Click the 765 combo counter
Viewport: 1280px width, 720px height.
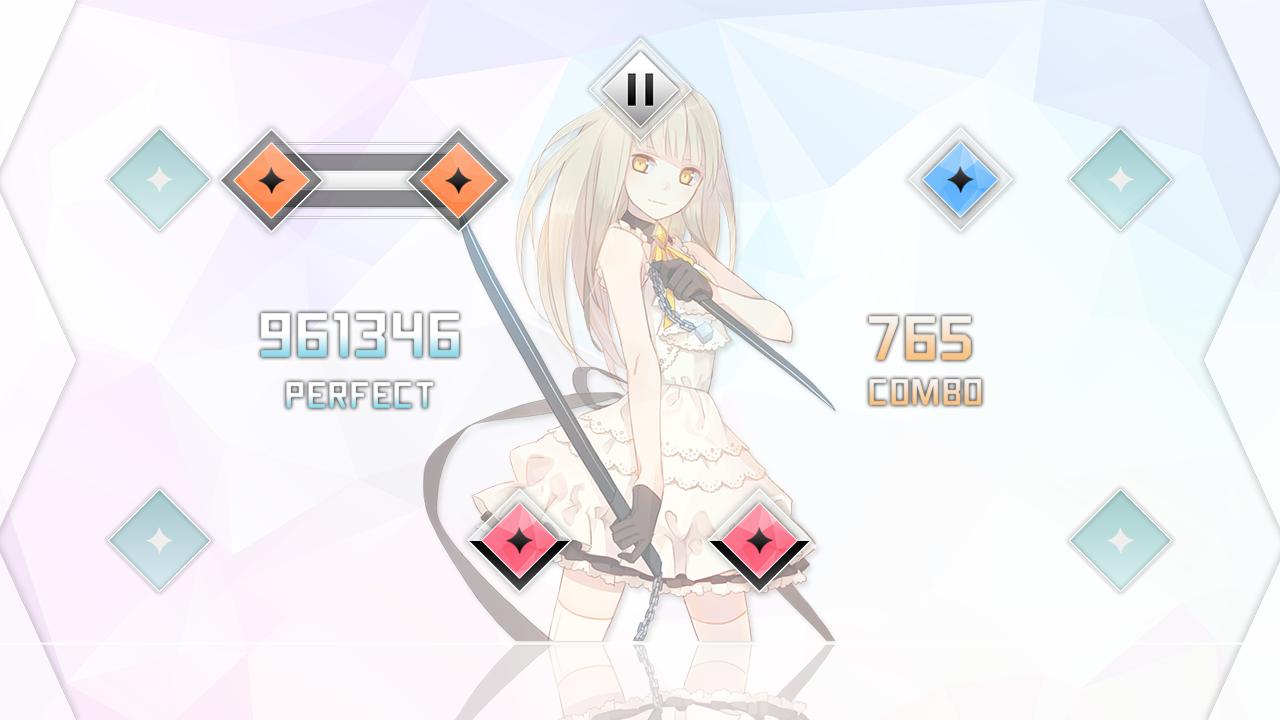922,337
